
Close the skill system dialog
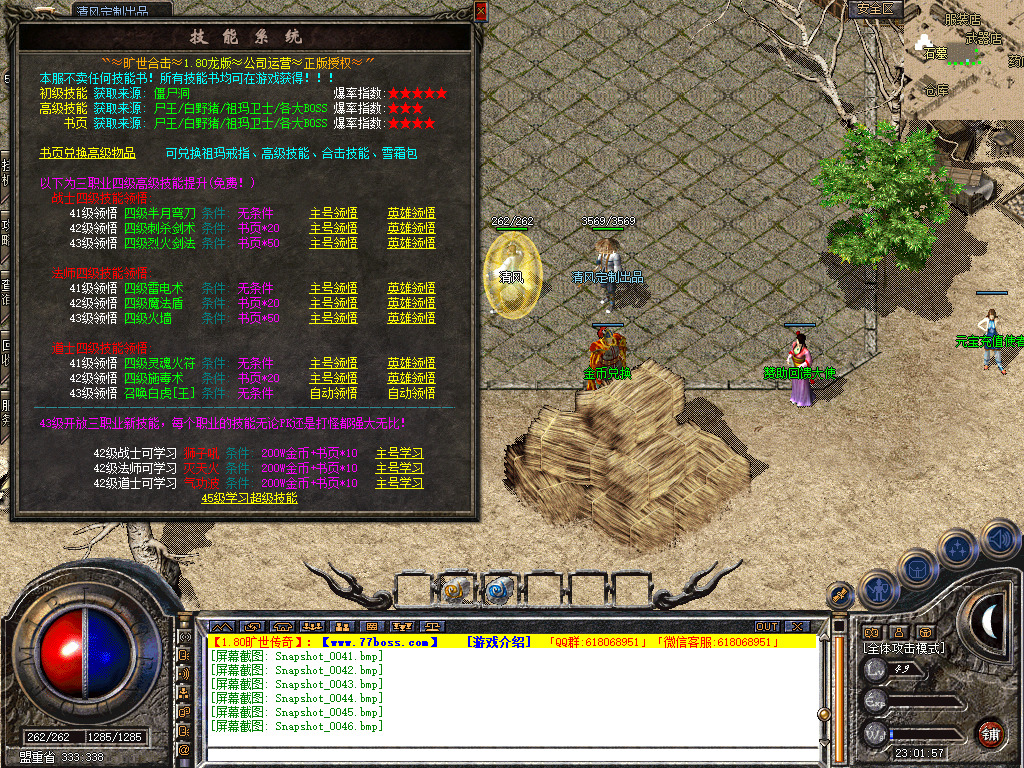pos(481,11)
